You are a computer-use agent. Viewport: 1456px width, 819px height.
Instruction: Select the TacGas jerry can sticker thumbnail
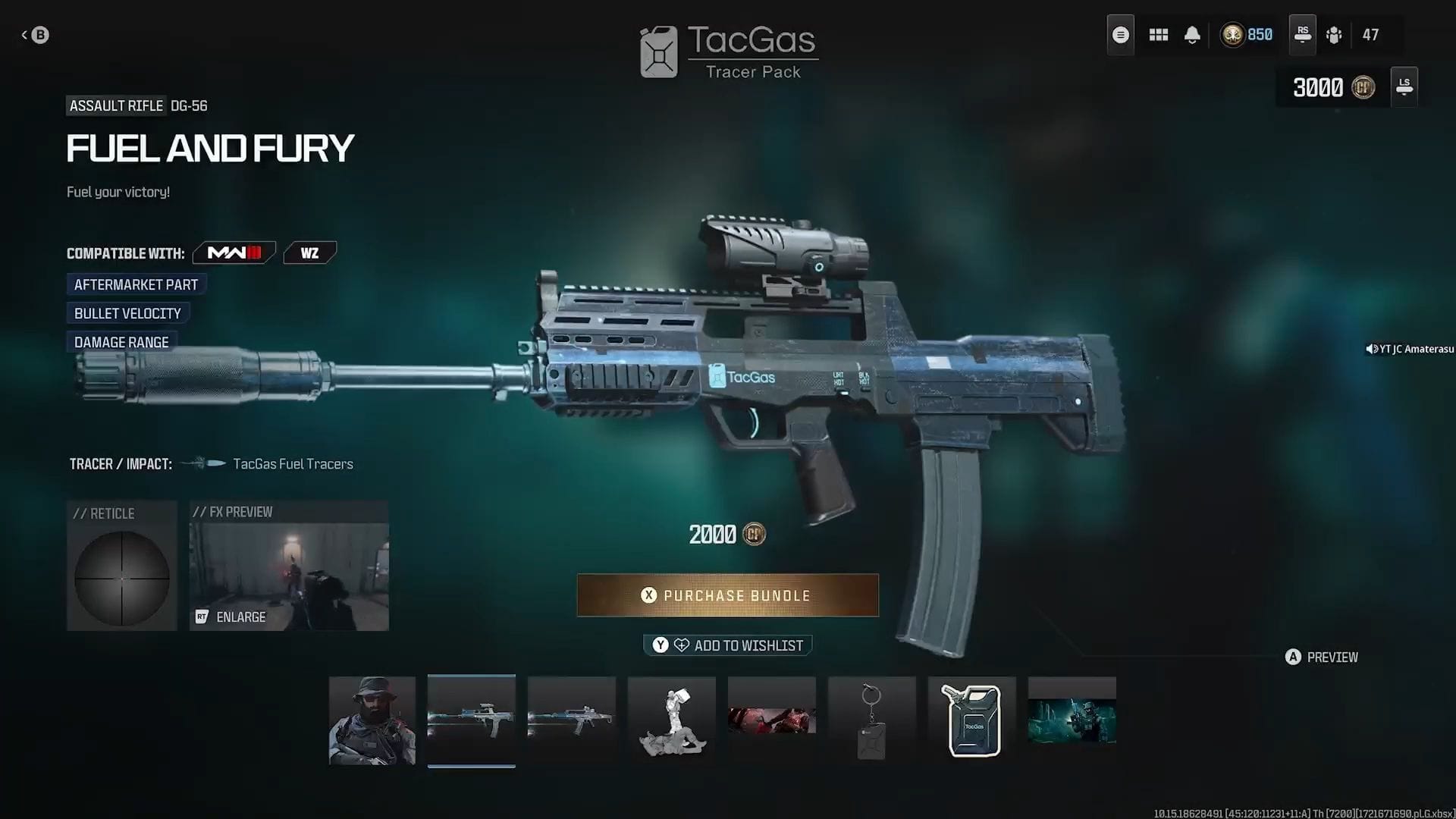point(971,719)
